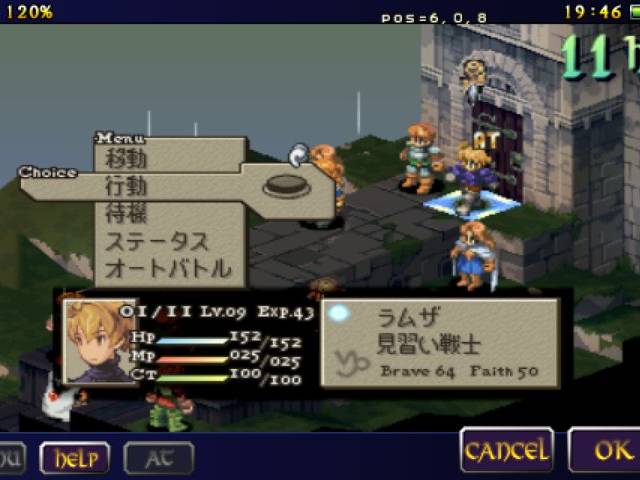640x480 pixels.
Task: Confirm with the OK button
Action: click(608, 450)
